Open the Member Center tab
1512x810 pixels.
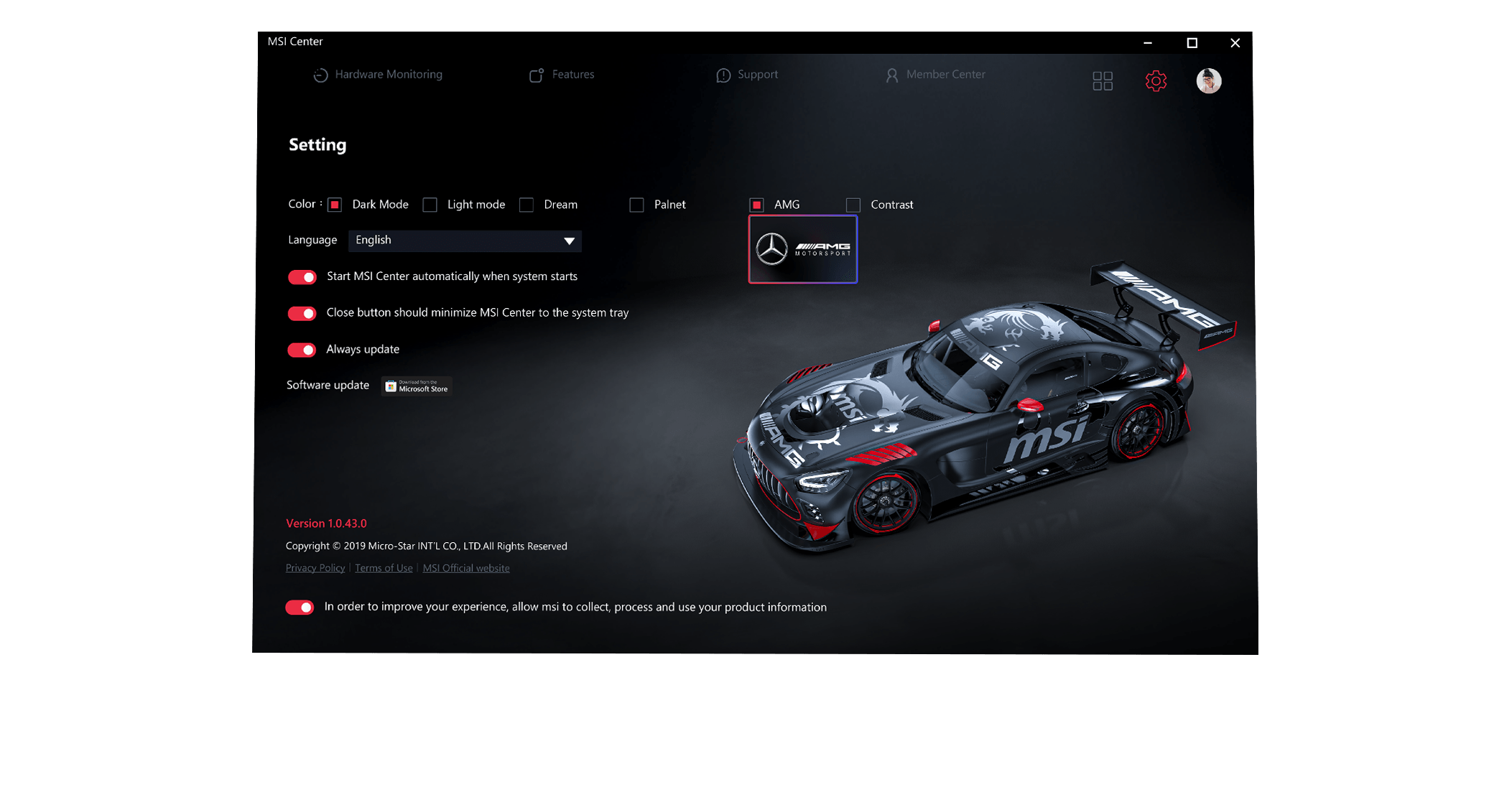click(x=935, y=75)
